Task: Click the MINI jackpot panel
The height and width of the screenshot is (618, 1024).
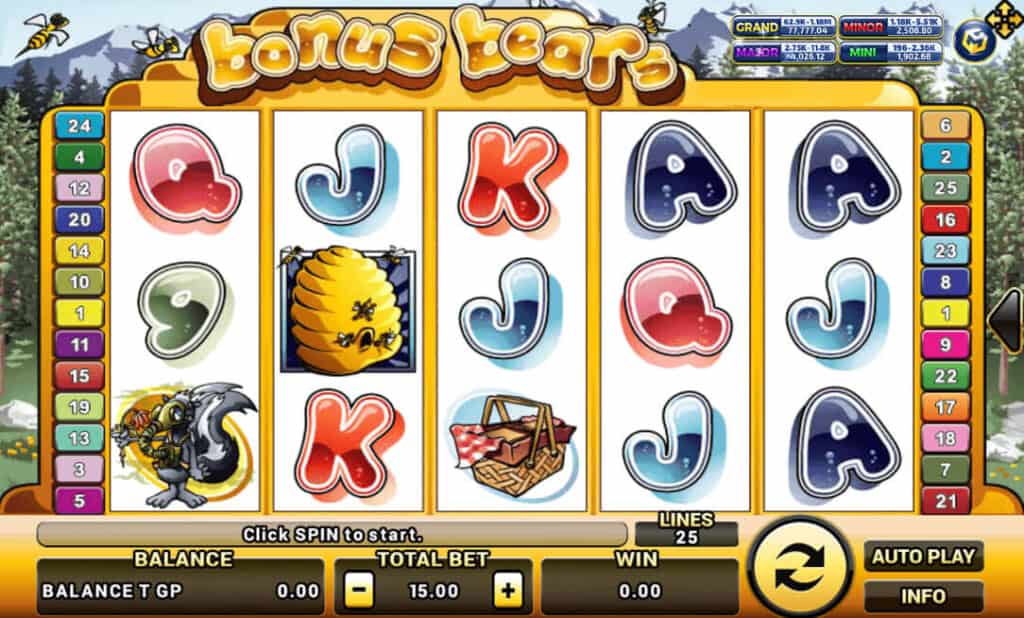Action: [888, 53]
